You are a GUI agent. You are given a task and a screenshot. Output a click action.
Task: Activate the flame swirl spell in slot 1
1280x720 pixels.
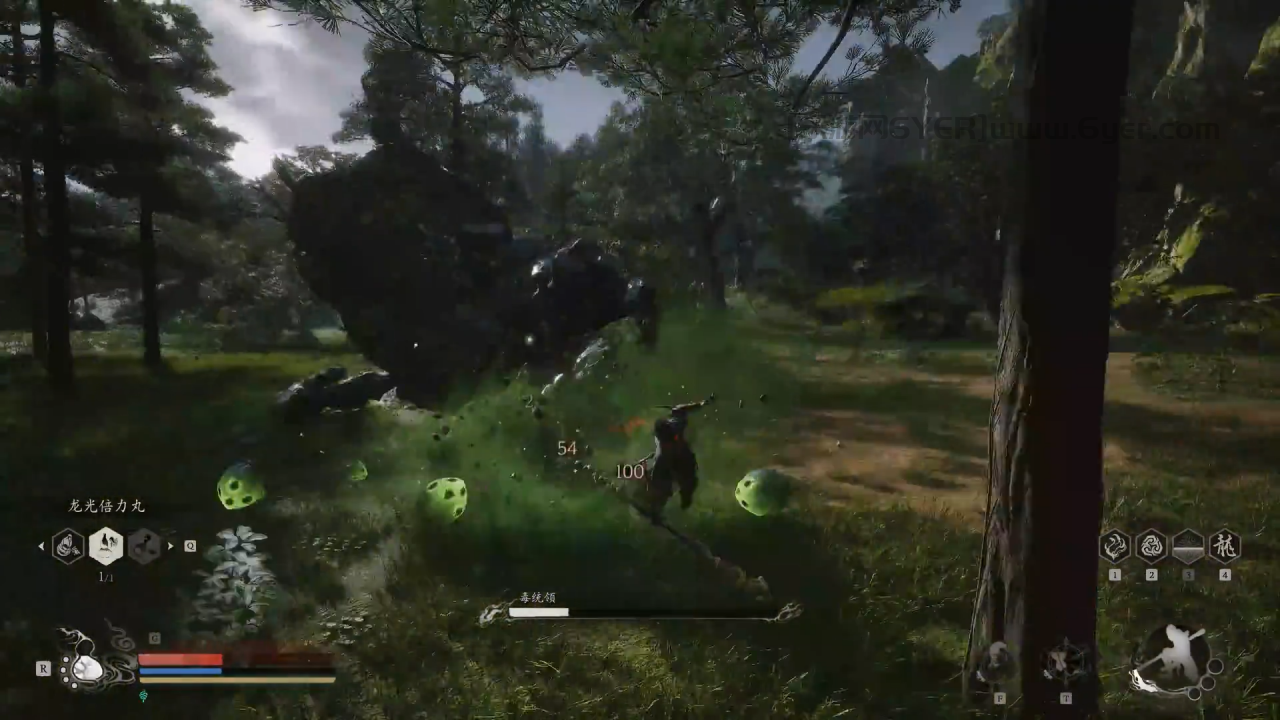1114,547
